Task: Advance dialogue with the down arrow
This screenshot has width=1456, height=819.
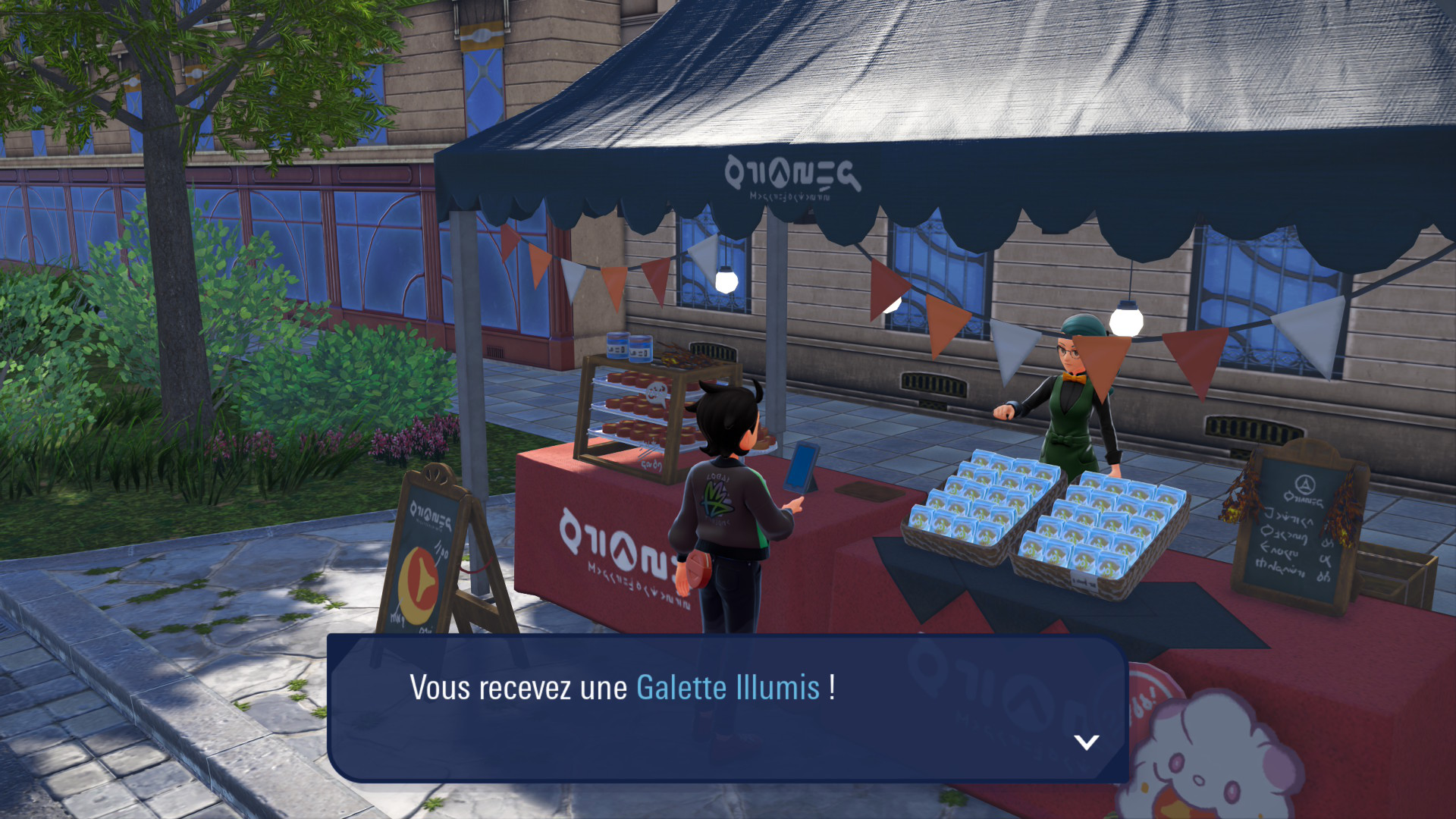Action: [1087, 742]
